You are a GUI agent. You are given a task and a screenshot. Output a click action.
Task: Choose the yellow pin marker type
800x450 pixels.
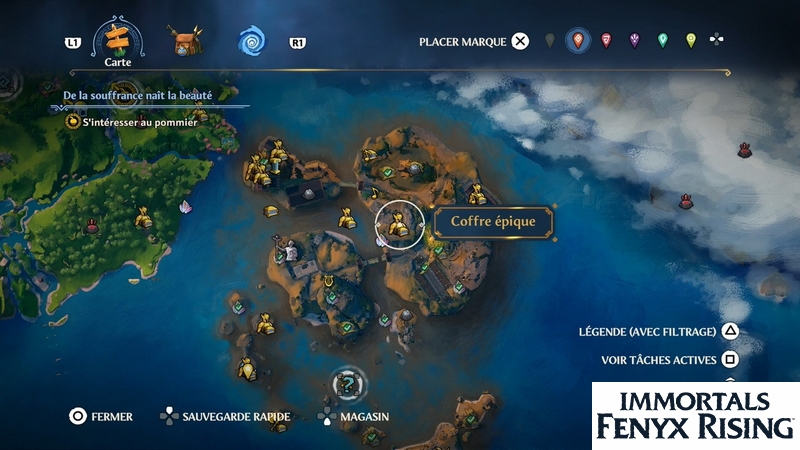pyautogui.click(x=690, y=41)
